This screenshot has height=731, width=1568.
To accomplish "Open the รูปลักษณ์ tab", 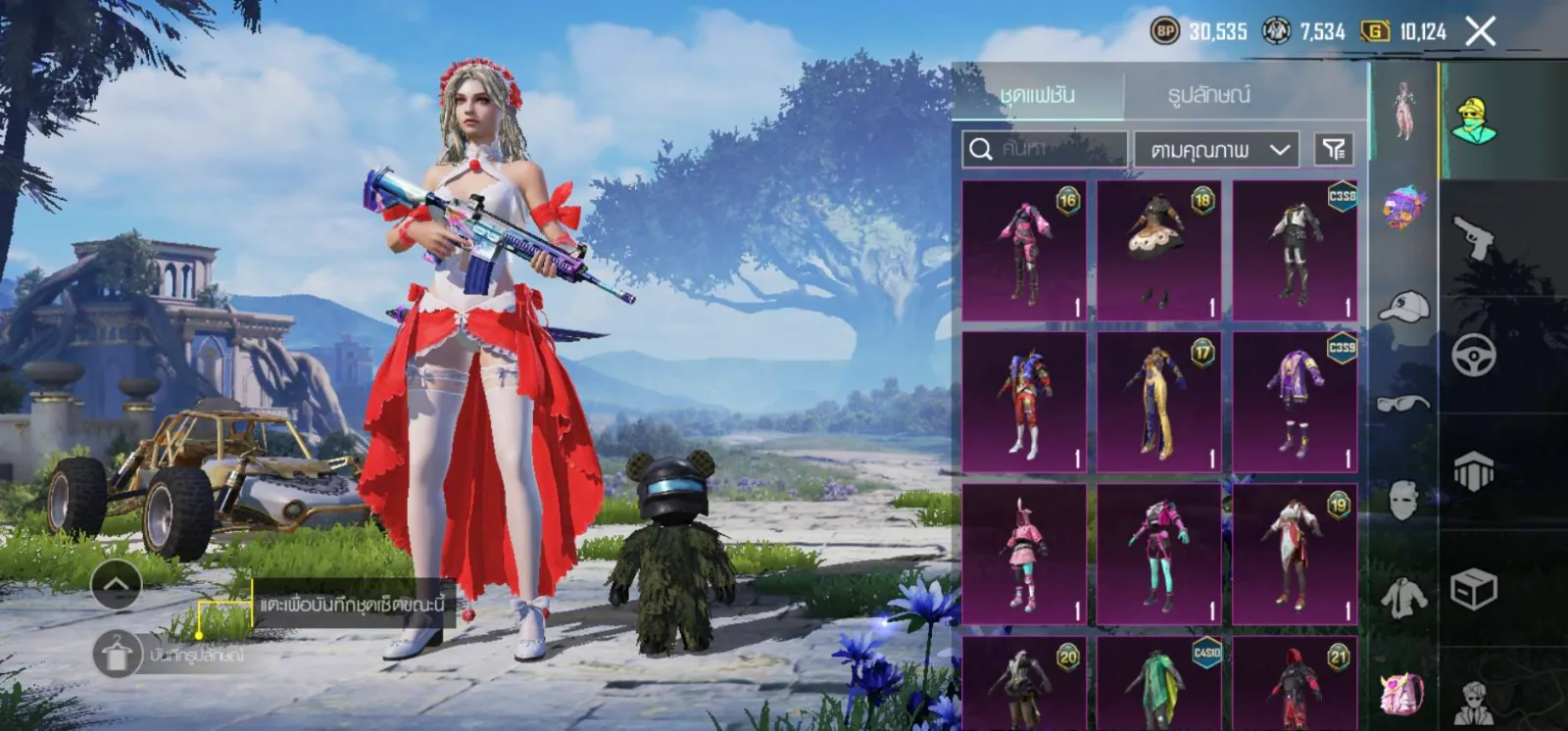I will point(1208,95).
